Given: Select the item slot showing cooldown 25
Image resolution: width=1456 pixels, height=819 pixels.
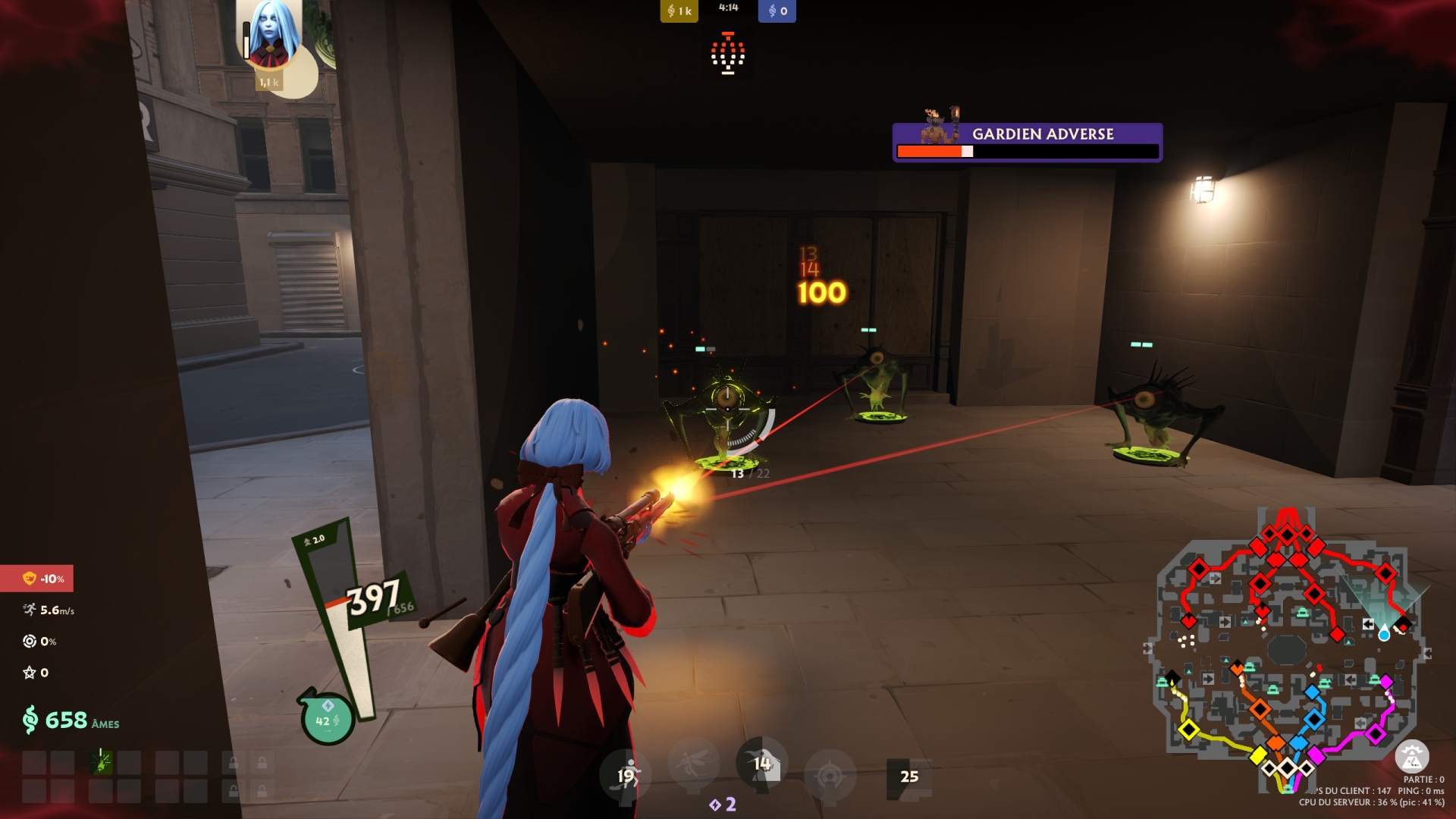Looking at the screenshot, I should [x=908, y=777].
